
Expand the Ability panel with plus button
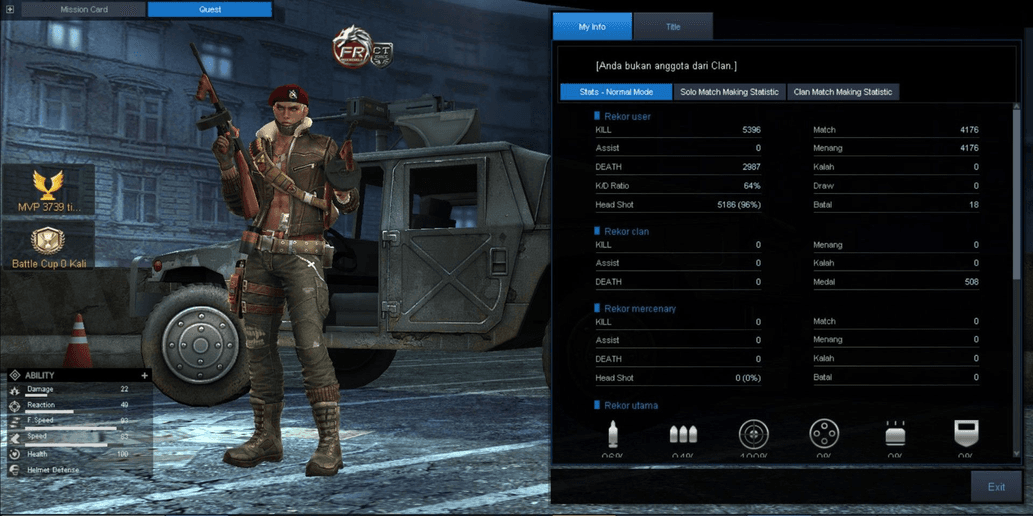(145, 376)
